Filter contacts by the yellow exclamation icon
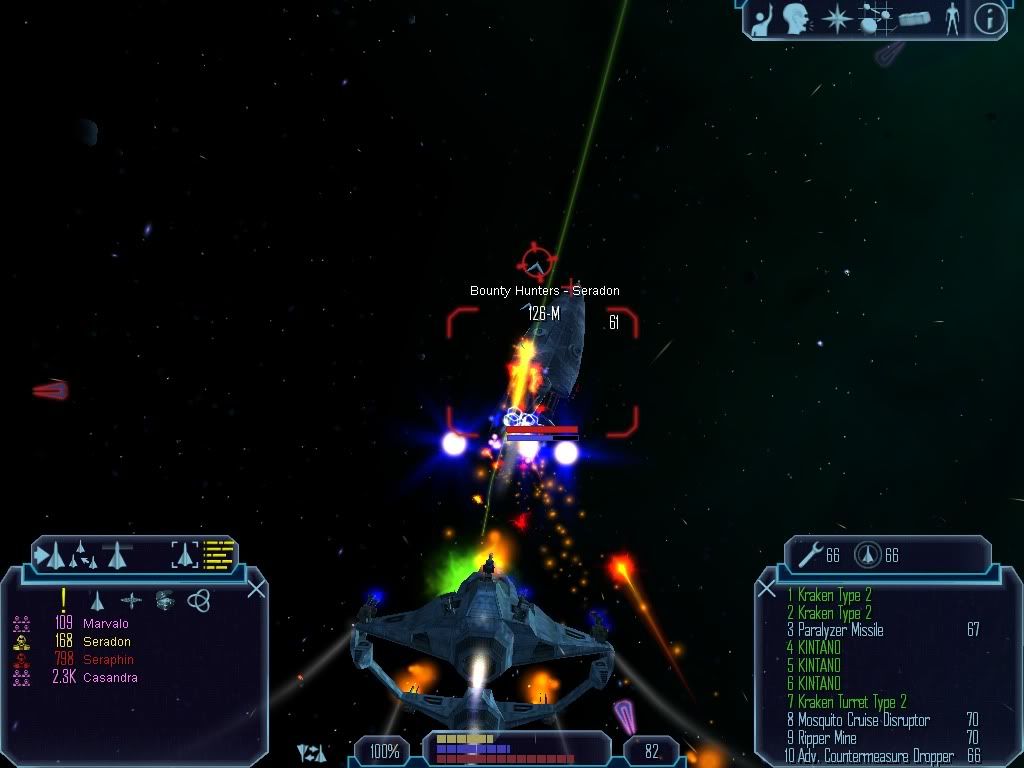Viewport: 1024px width, 768px height. point(63,600)
